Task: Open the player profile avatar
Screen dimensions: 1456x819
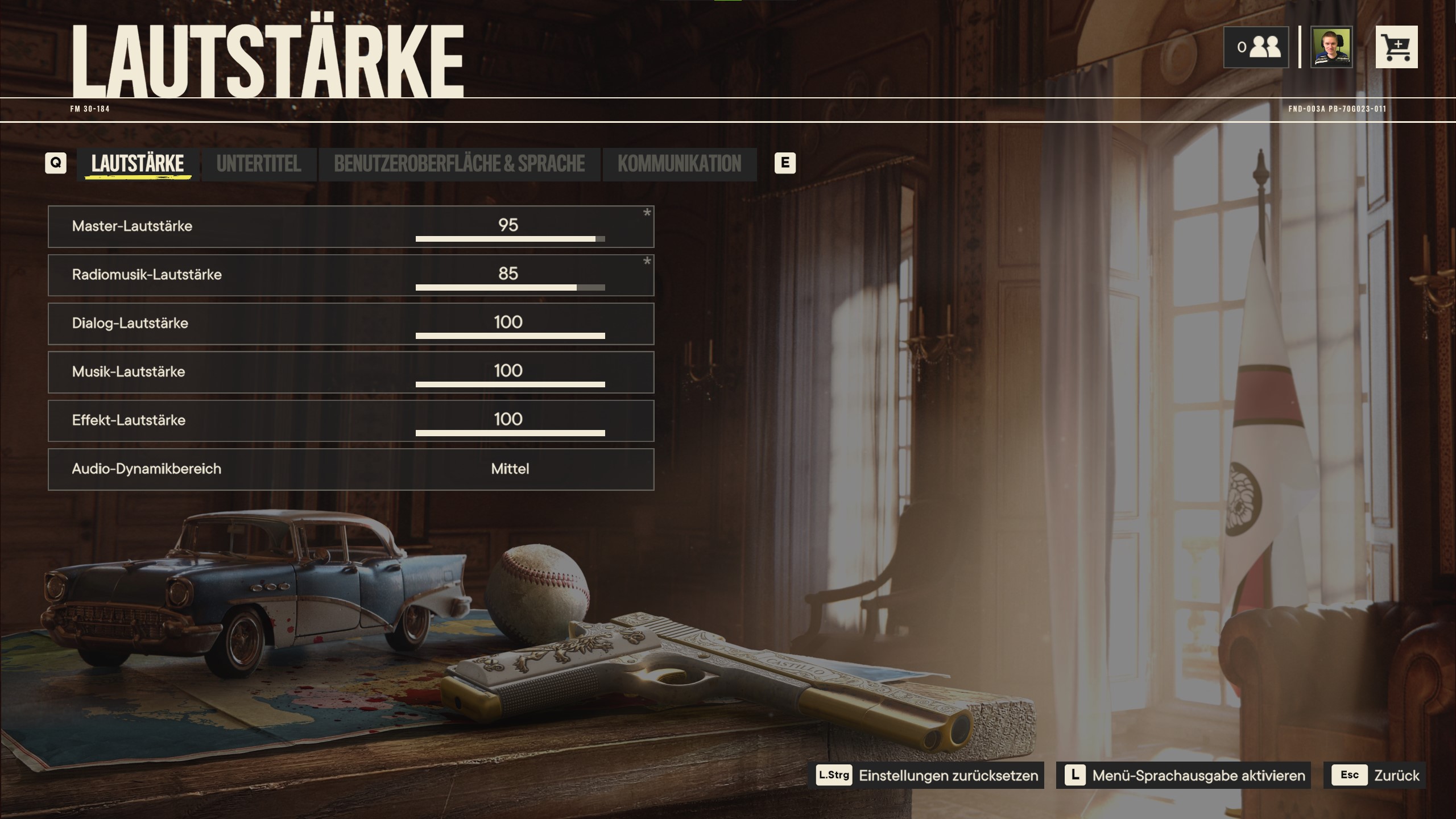Action: click(x=1331, y=47)
